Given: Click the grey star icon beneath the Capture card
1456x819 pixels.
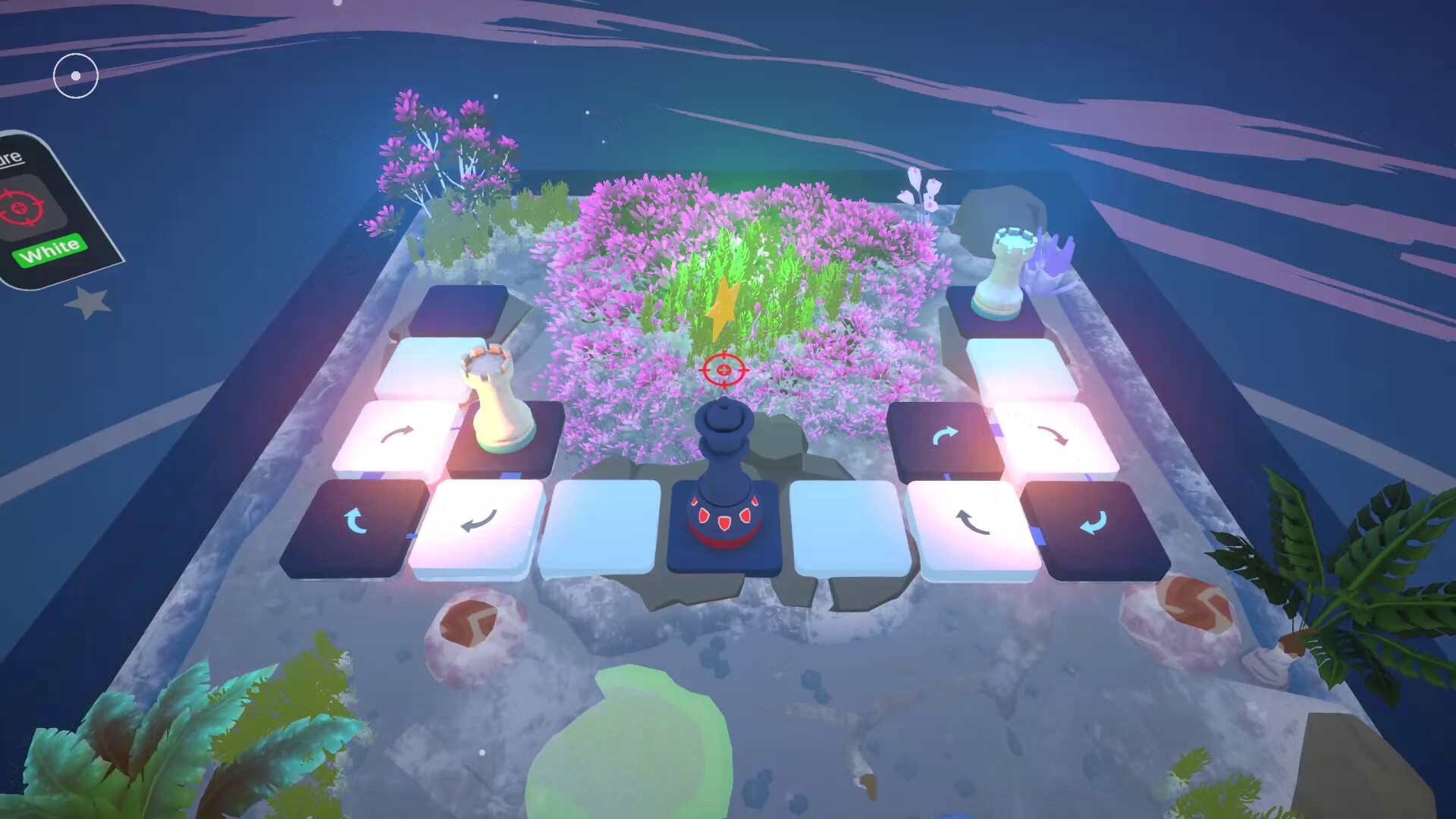Looking at the screenshot, I should [x=86, y=303].
